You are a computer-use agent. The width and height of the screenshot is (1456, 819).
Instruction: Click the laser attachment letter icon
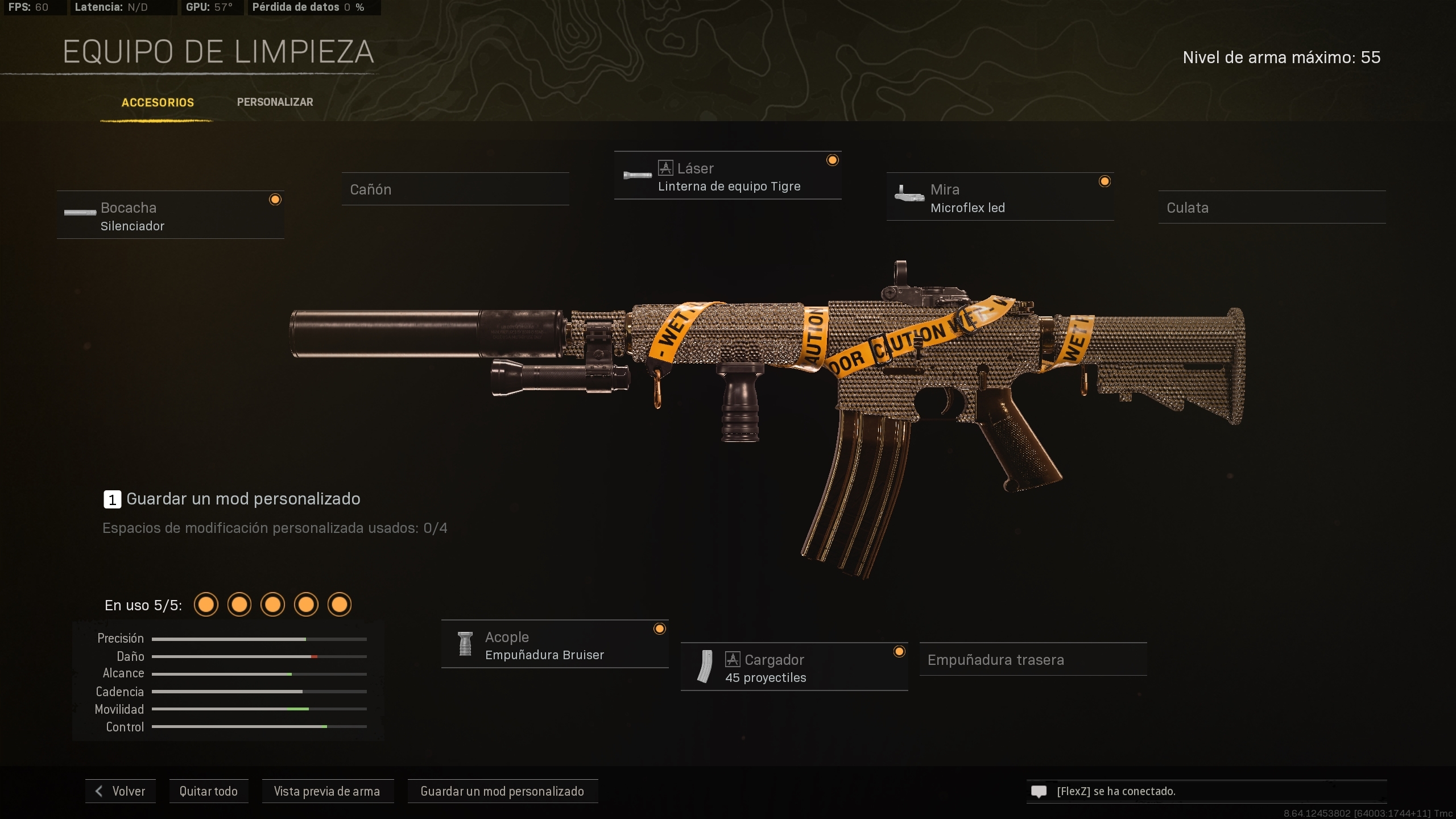click(x=665, y=167)
